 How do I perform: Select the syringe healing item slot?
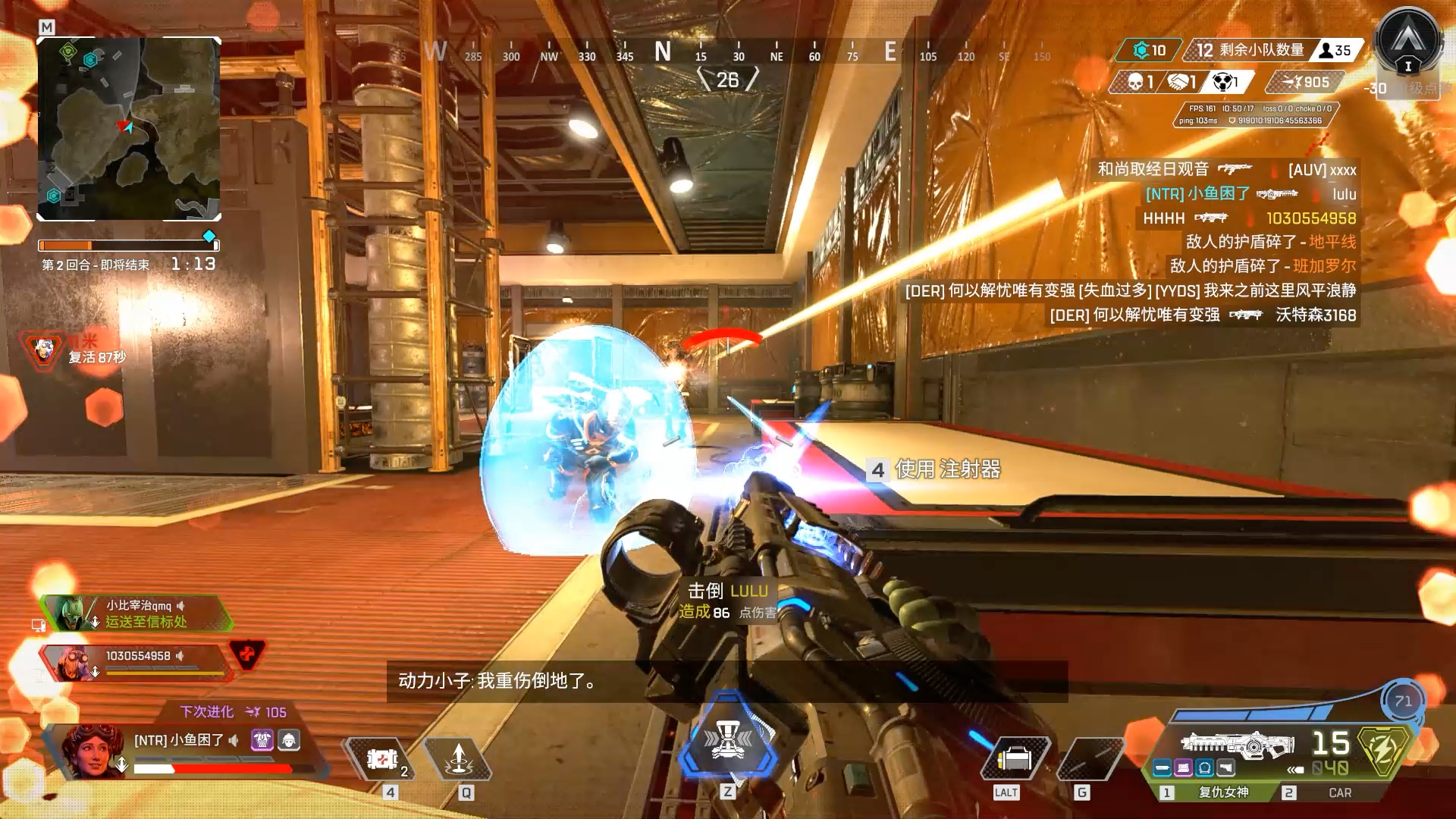click(x=381, y=759)
